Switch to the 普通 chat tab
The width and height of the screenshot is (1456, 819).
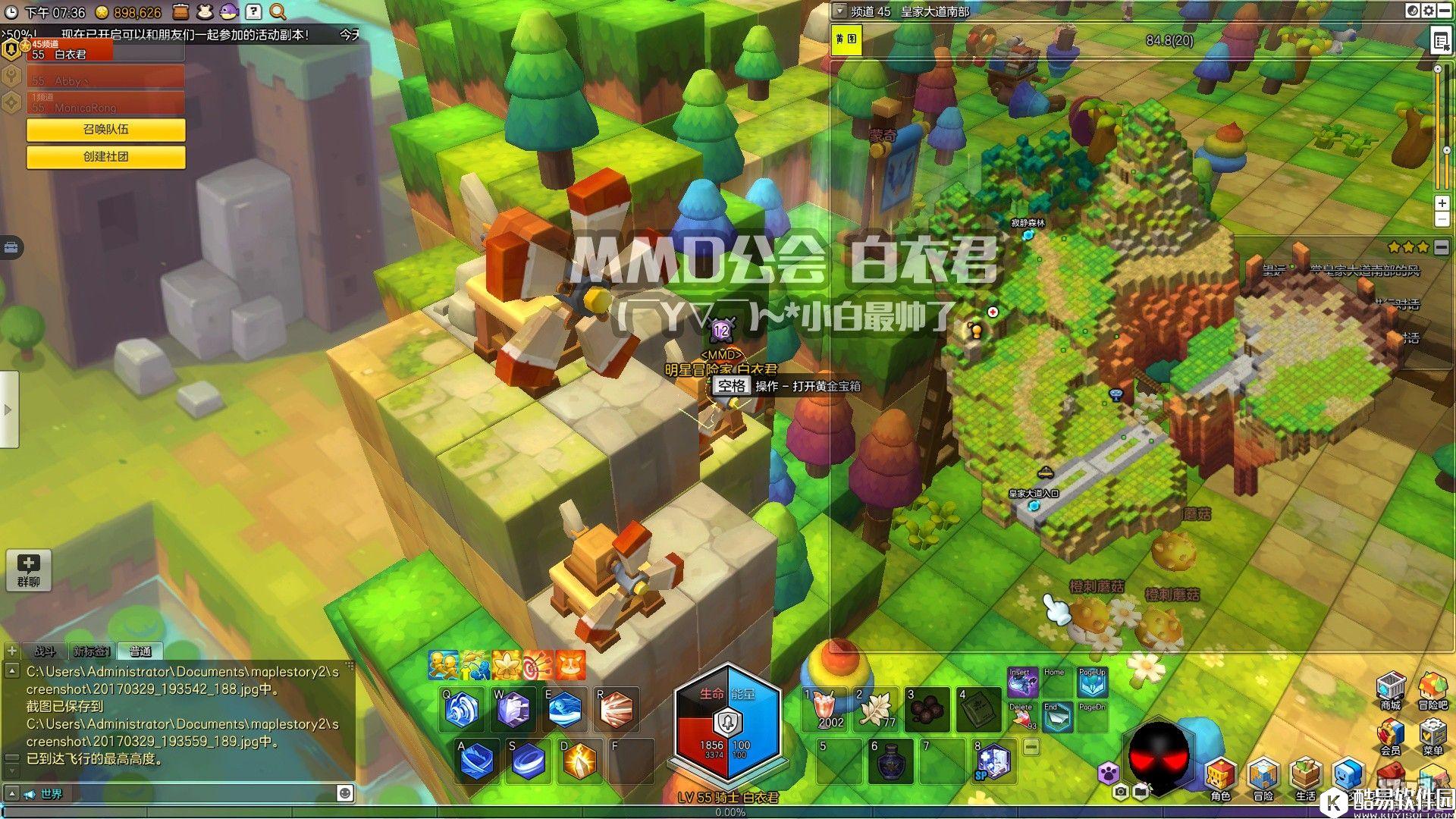[140, 651]
